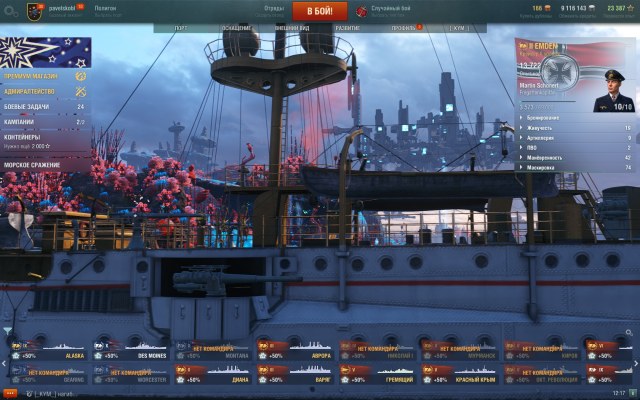Select the ВАРЯГ ship in carousel
This screenshot has width=640, height=400.
tap(296, 375)
